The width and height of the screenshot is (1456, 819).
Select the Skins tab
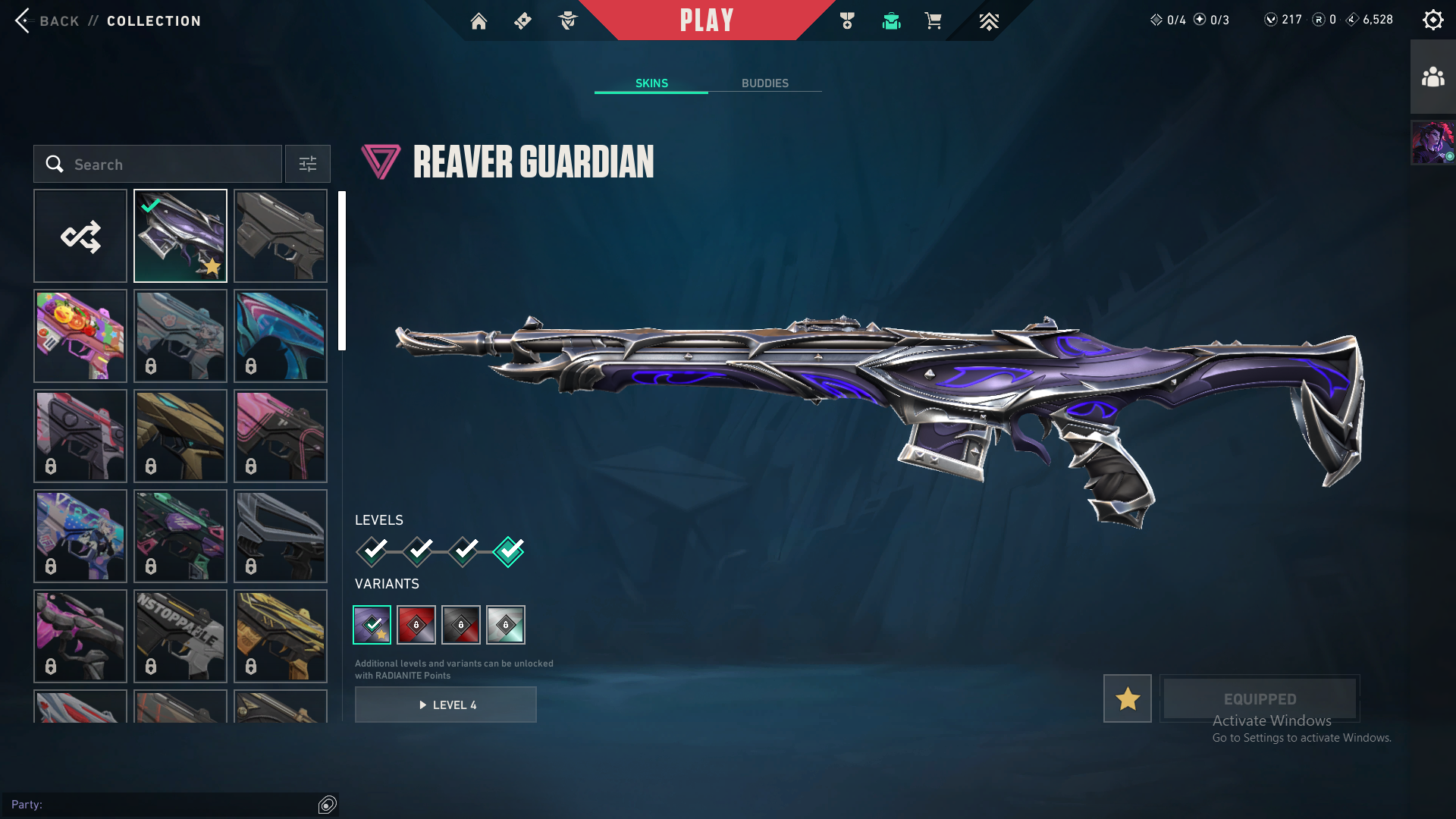651,83
